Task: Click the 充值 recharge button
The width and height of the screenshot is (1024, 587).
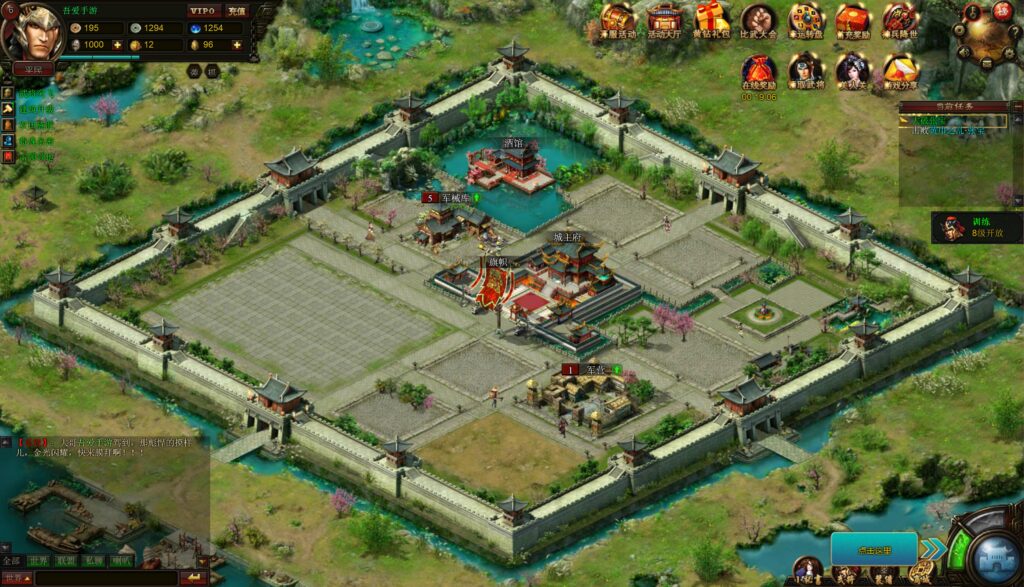Action: coord(236,11)
